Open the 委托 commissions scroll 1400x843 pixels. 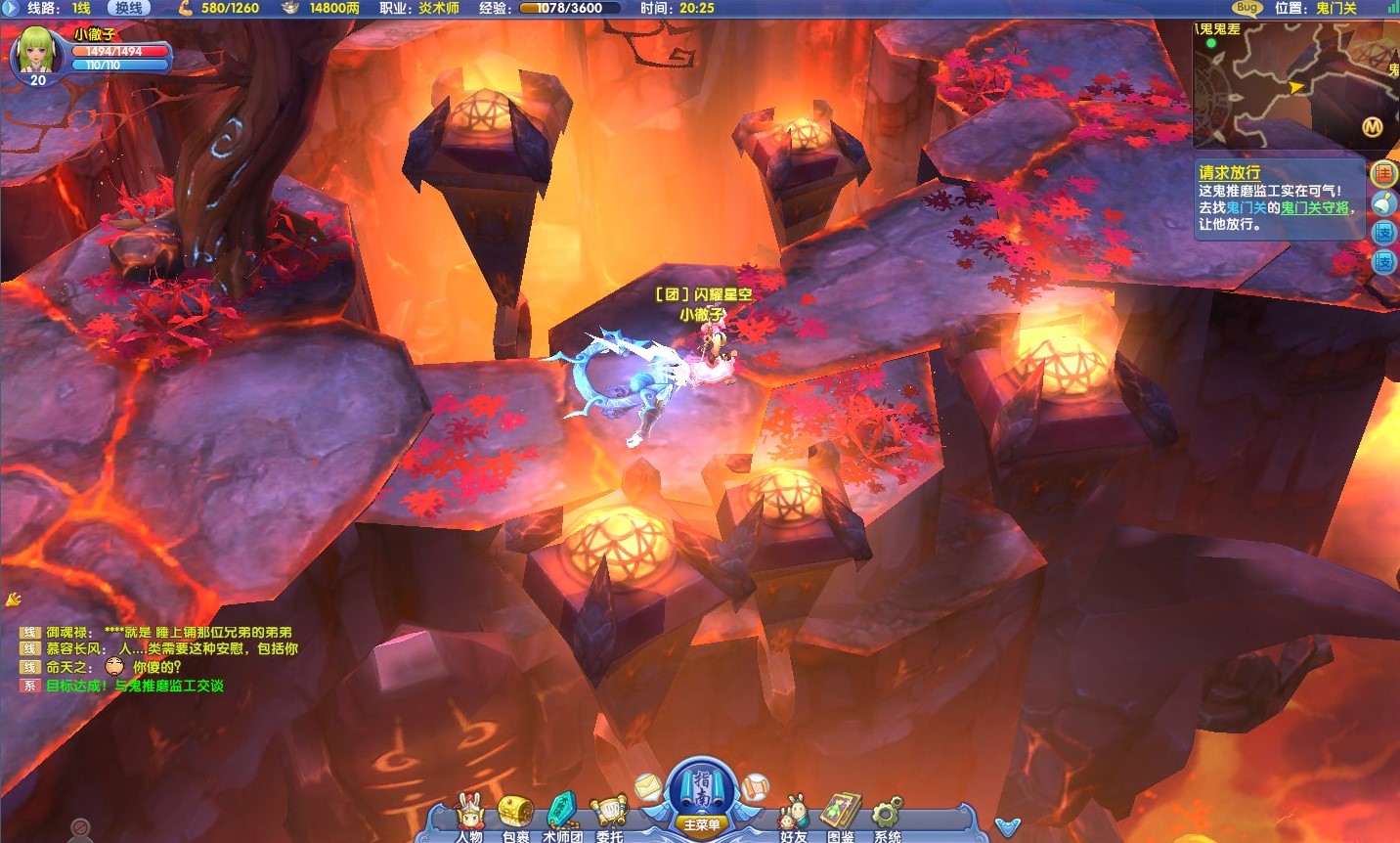click(609, 818)
